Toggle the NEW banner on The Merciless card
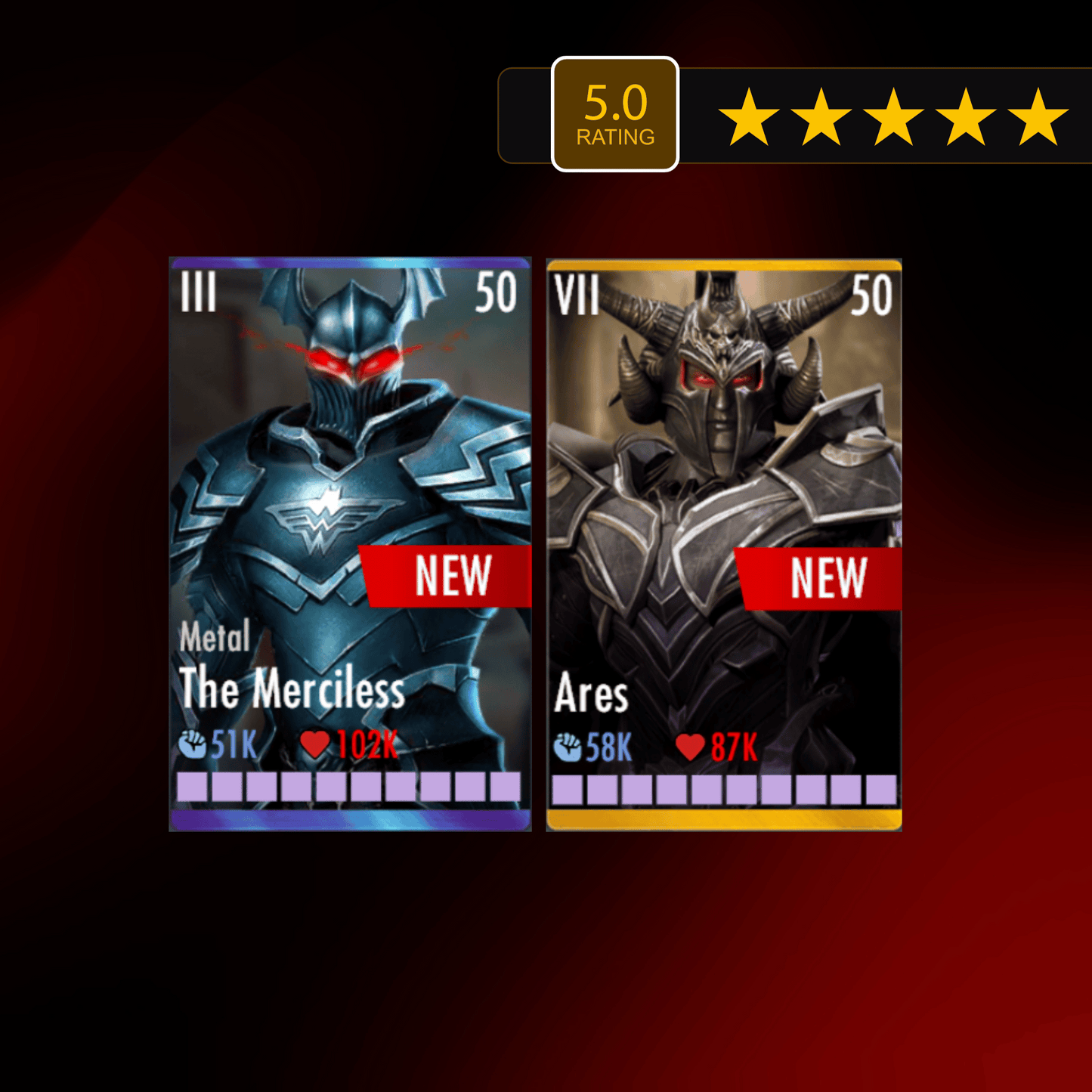Screen dimensions: 1092x1092 pos(453,576)
